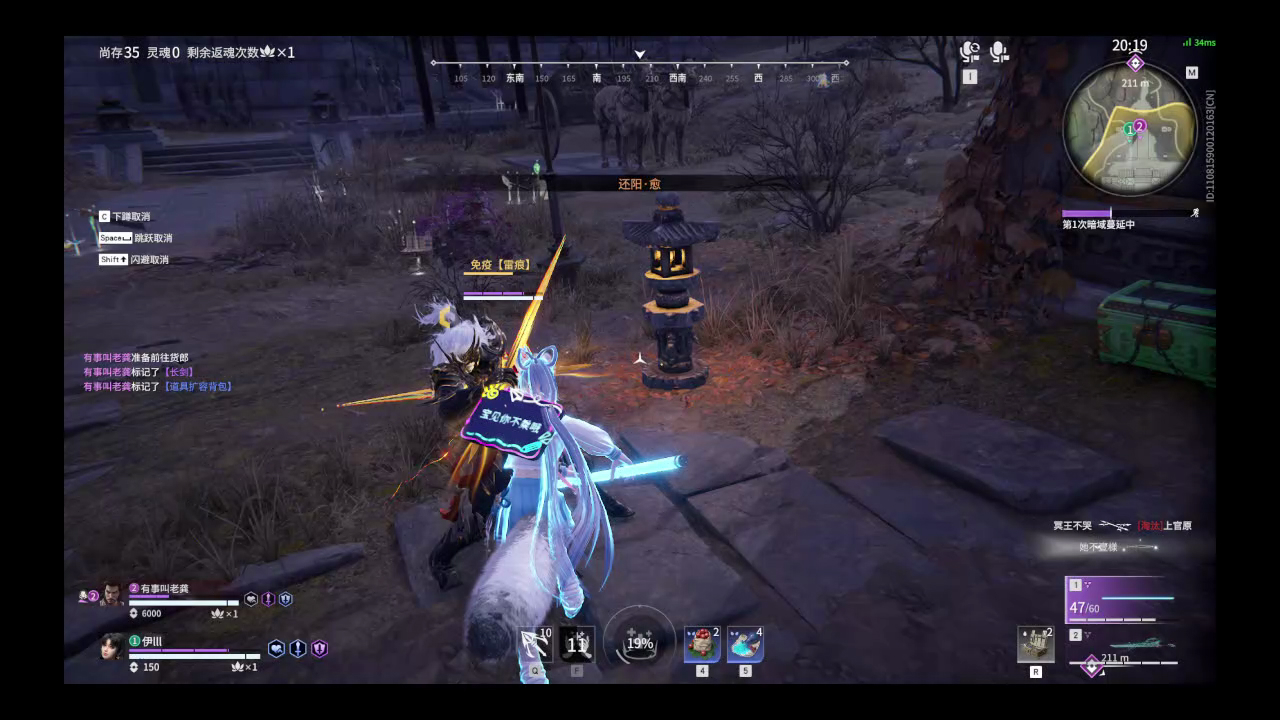
Task: Click the lotus ×1 revive icon under teammate 伊川
Action: pyautogui.click(x=237, y=666)
